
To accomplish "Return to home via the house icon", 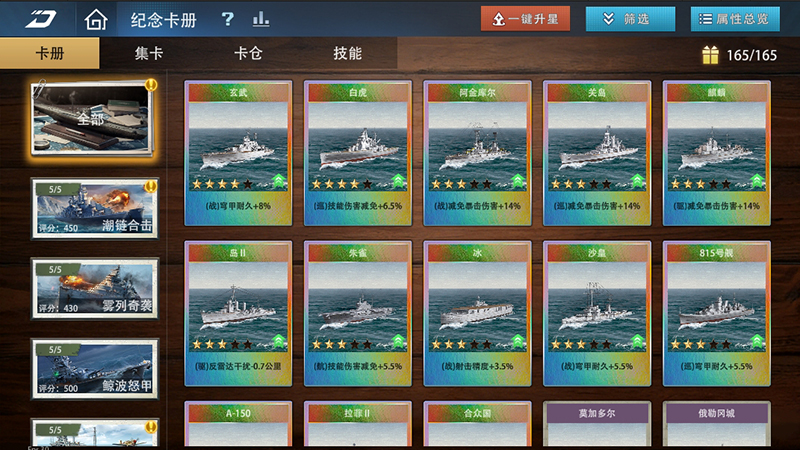I will click(96, 19).
